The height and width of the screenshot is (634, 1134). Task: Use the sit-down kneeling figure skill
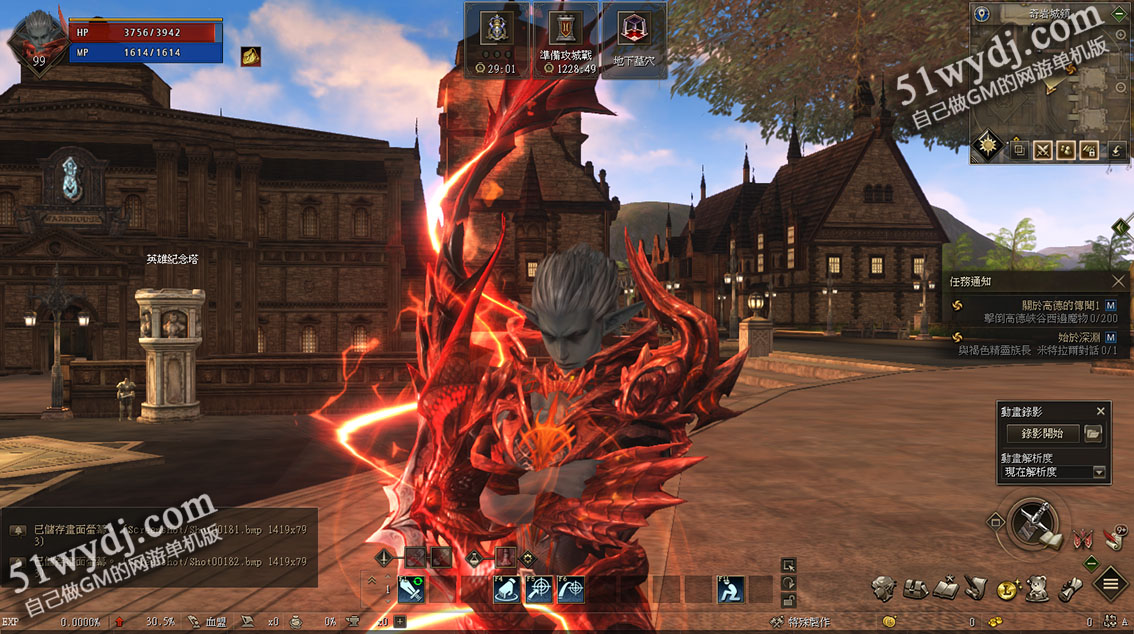pyautogui.click(x=731, y=590)
